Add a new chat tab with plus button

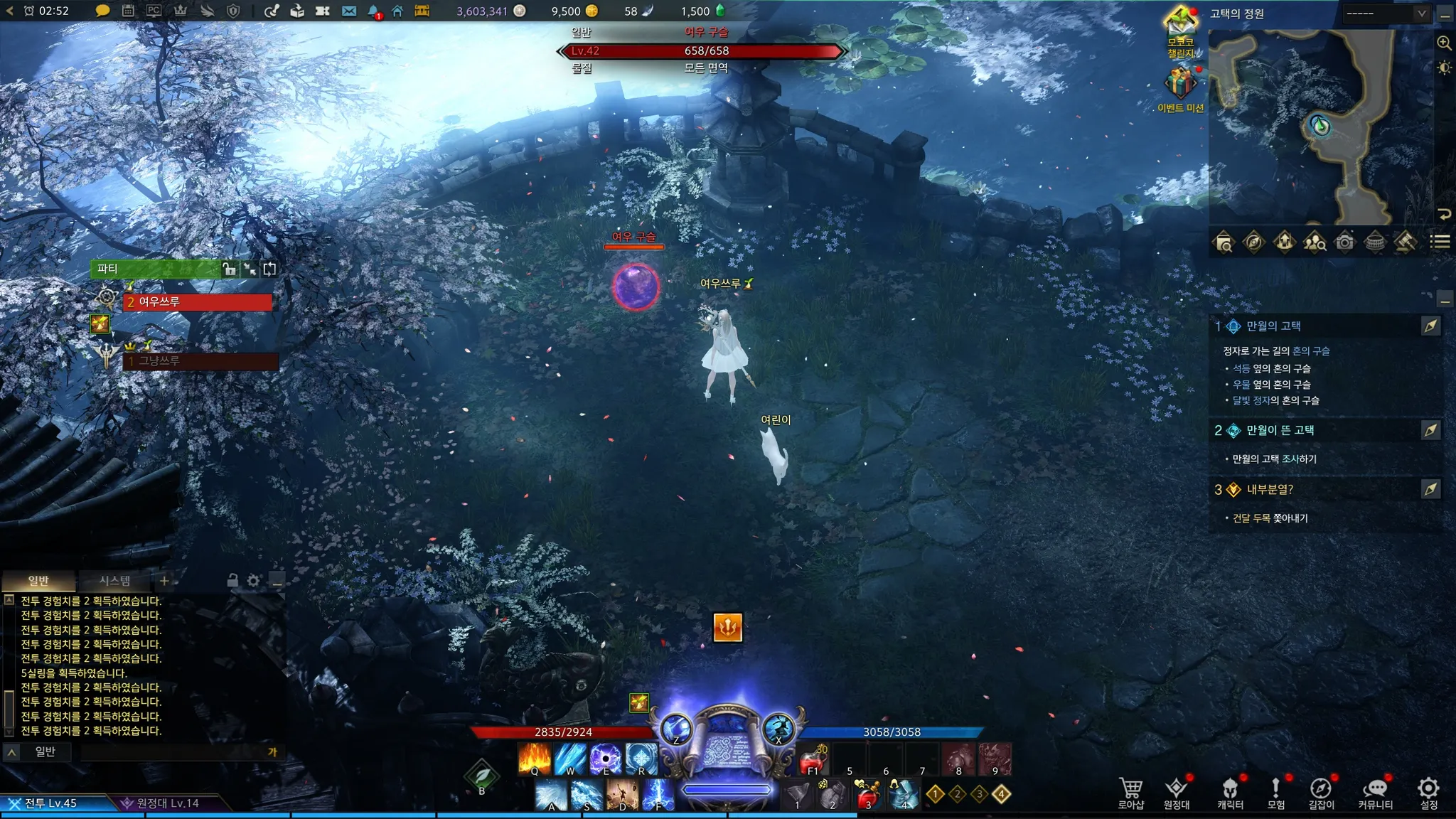(164, 581)
